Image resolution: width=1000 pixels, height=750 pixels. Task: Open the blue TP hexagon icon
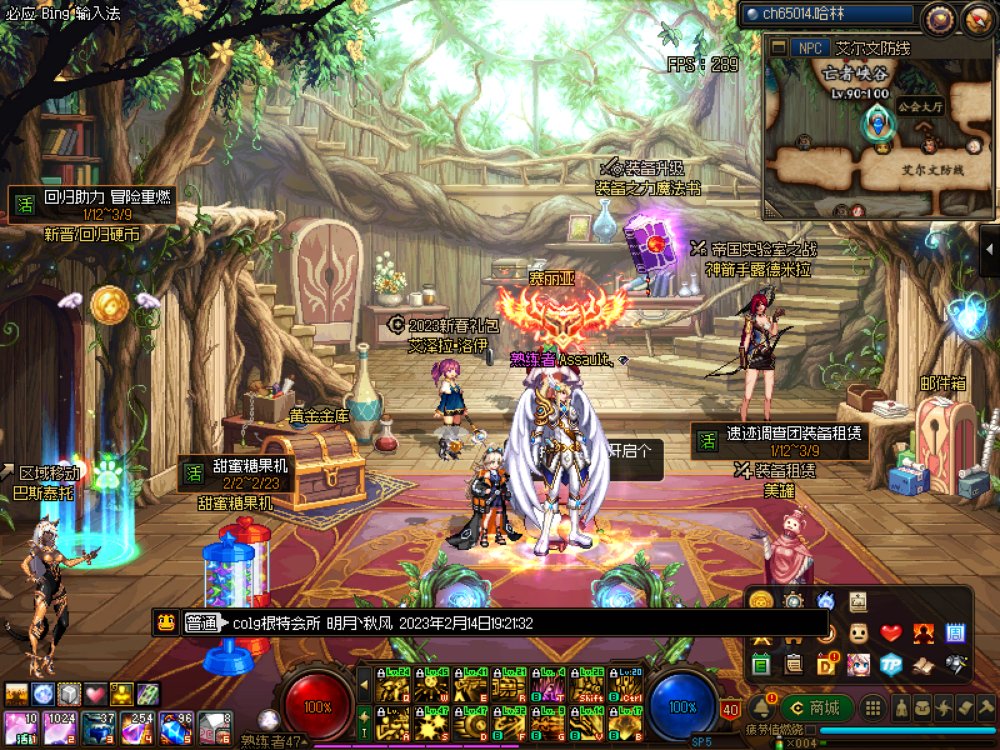890,664
